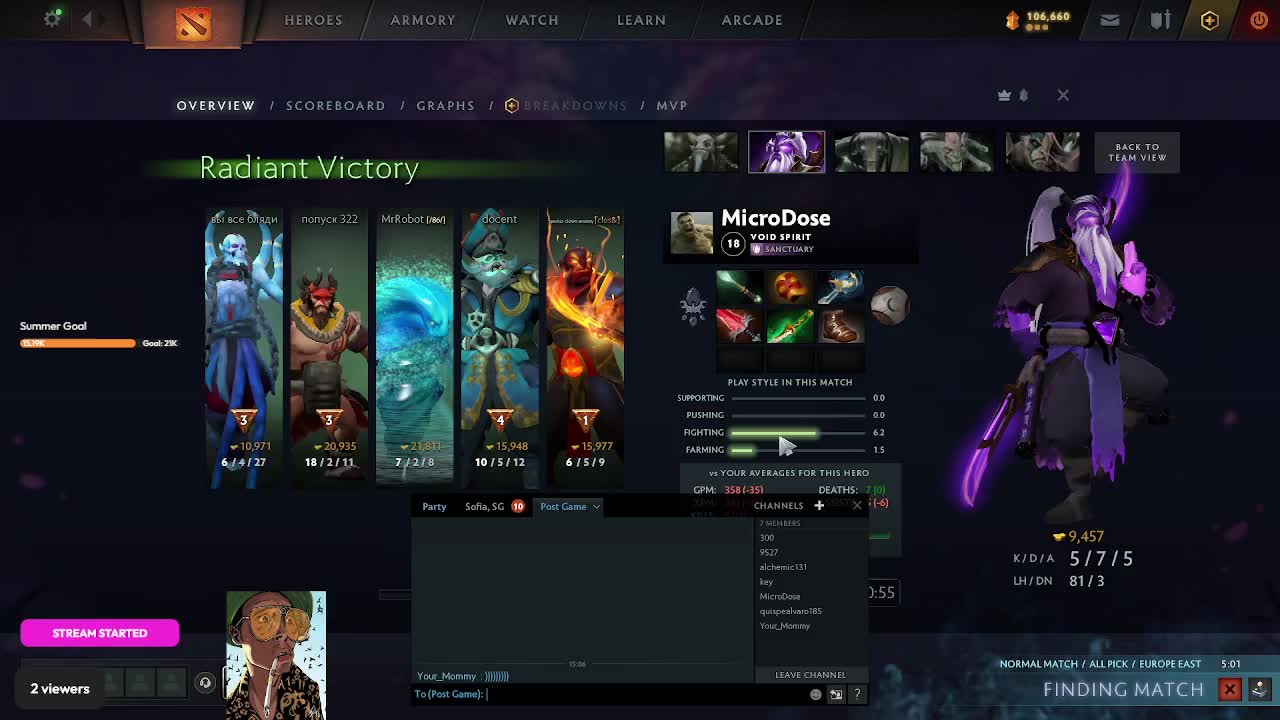Leave the current chat channel
This screenshot has height=720, width=1280.
tap(810, 675)
